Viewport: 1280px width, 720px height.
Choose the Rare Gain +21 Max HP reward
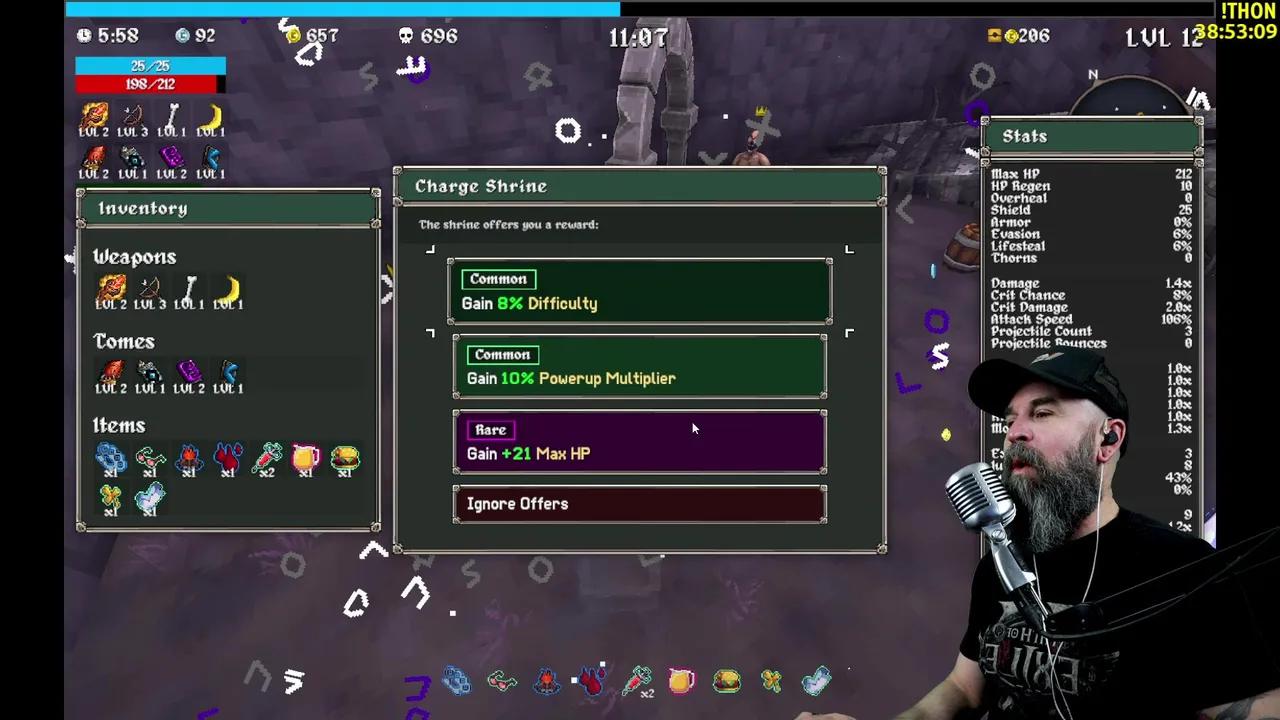640,442
